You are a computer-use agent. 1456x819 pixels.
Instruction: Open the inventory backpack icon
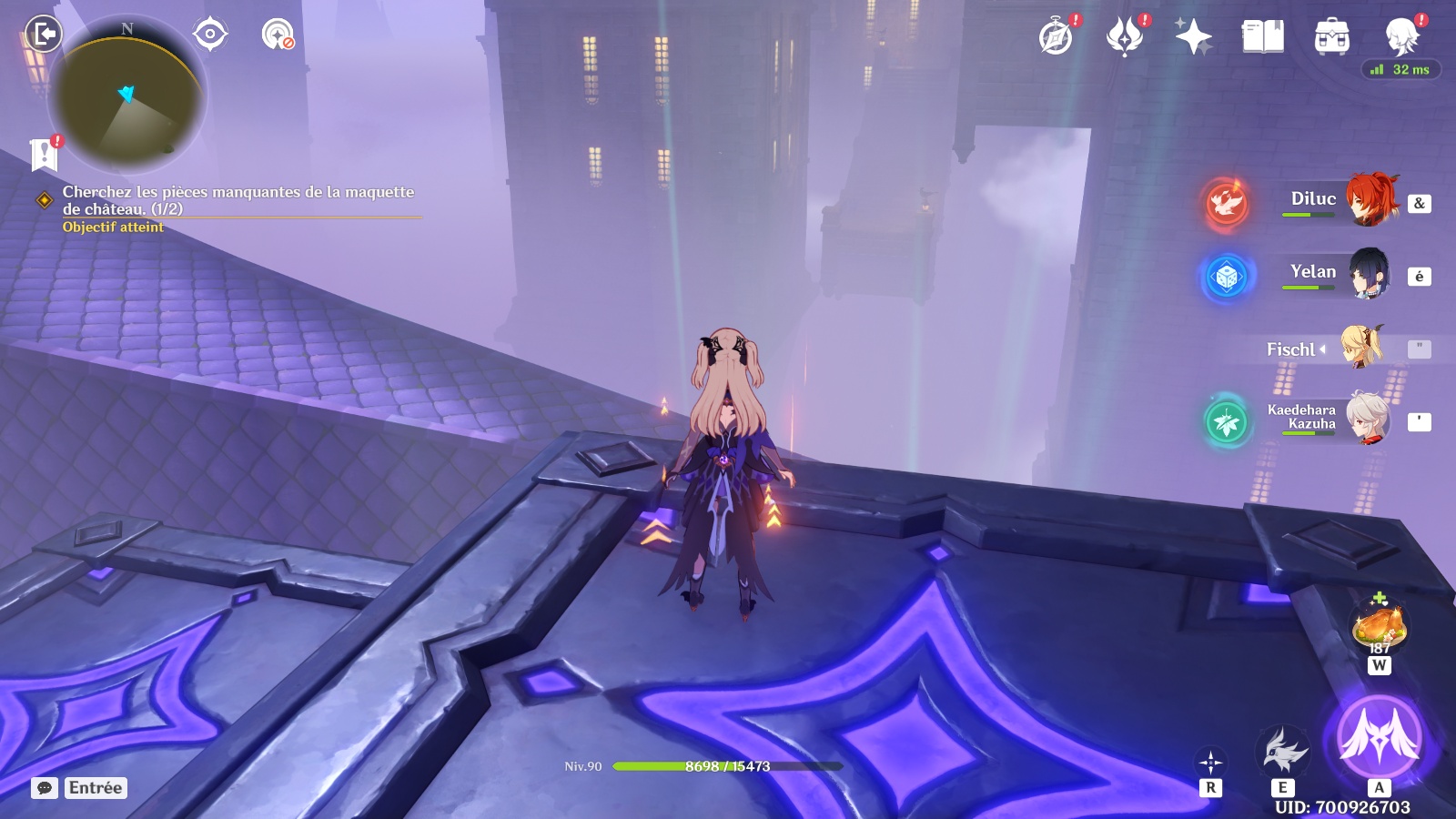[x=1331, y=37]
